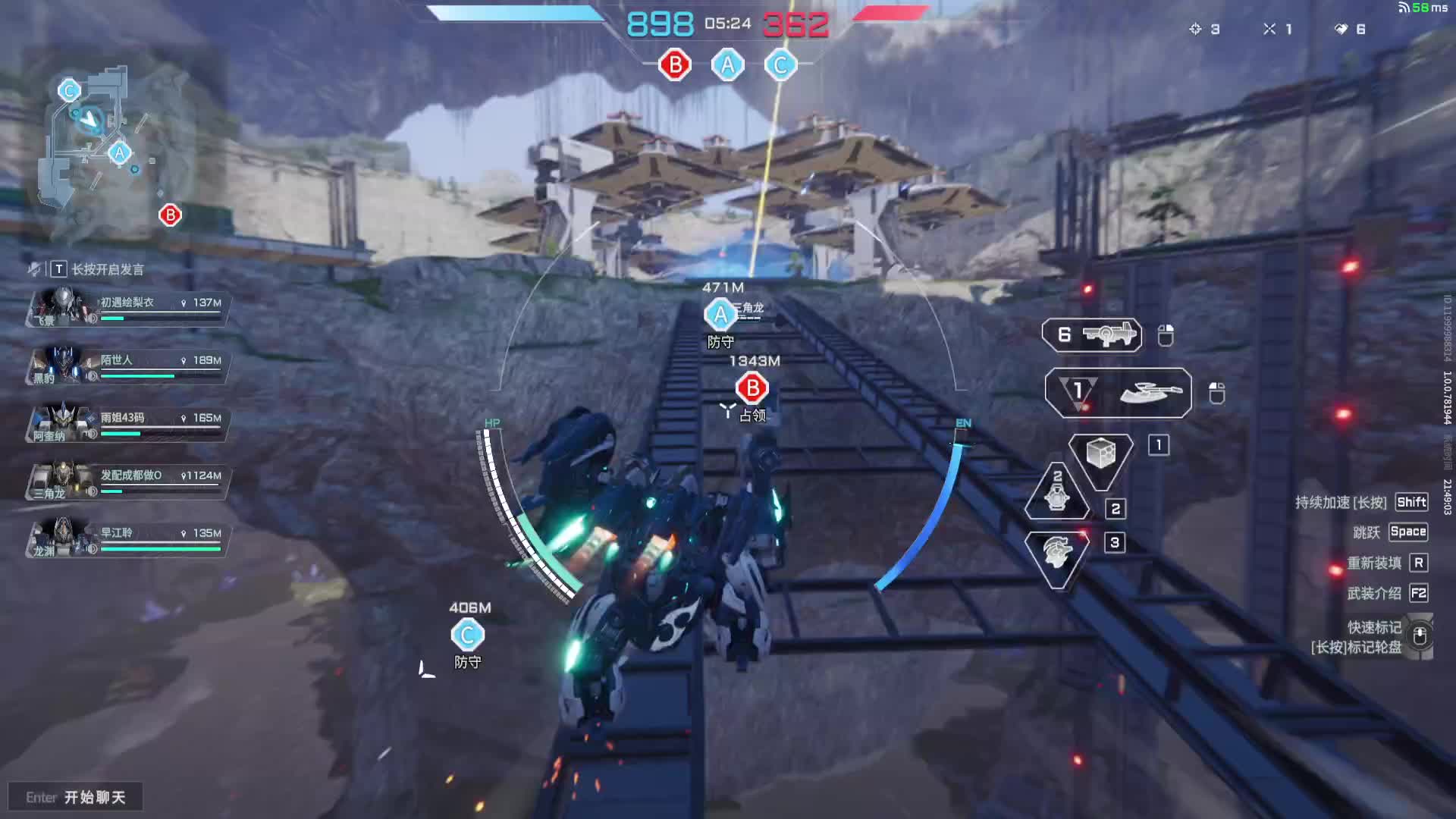This screenshot has height=819, width=1456.
Task: Toggle the voice microphone icon
Action: (x=34, y=269)
